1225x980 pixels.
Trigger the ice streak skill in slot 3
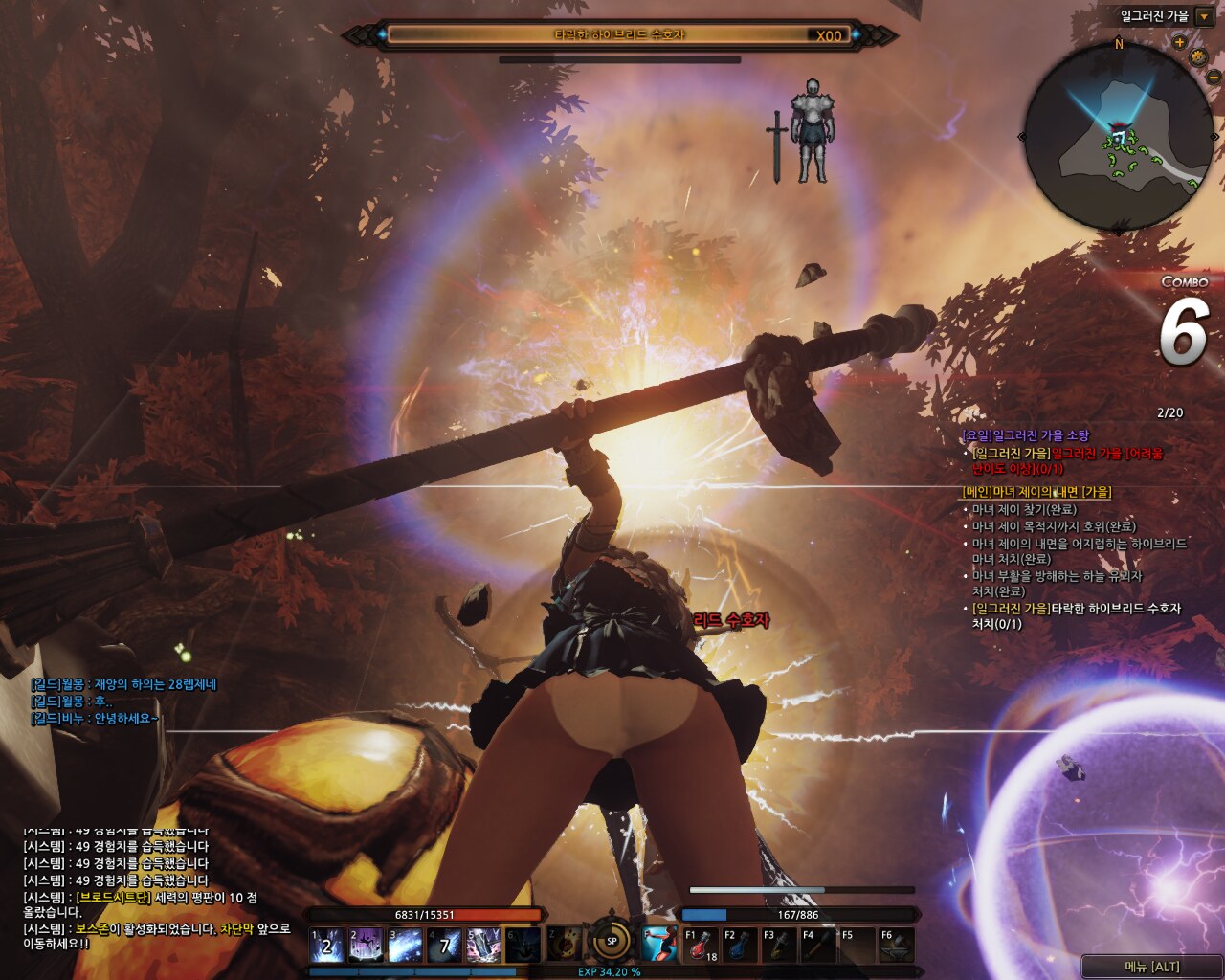click(405, 946)
